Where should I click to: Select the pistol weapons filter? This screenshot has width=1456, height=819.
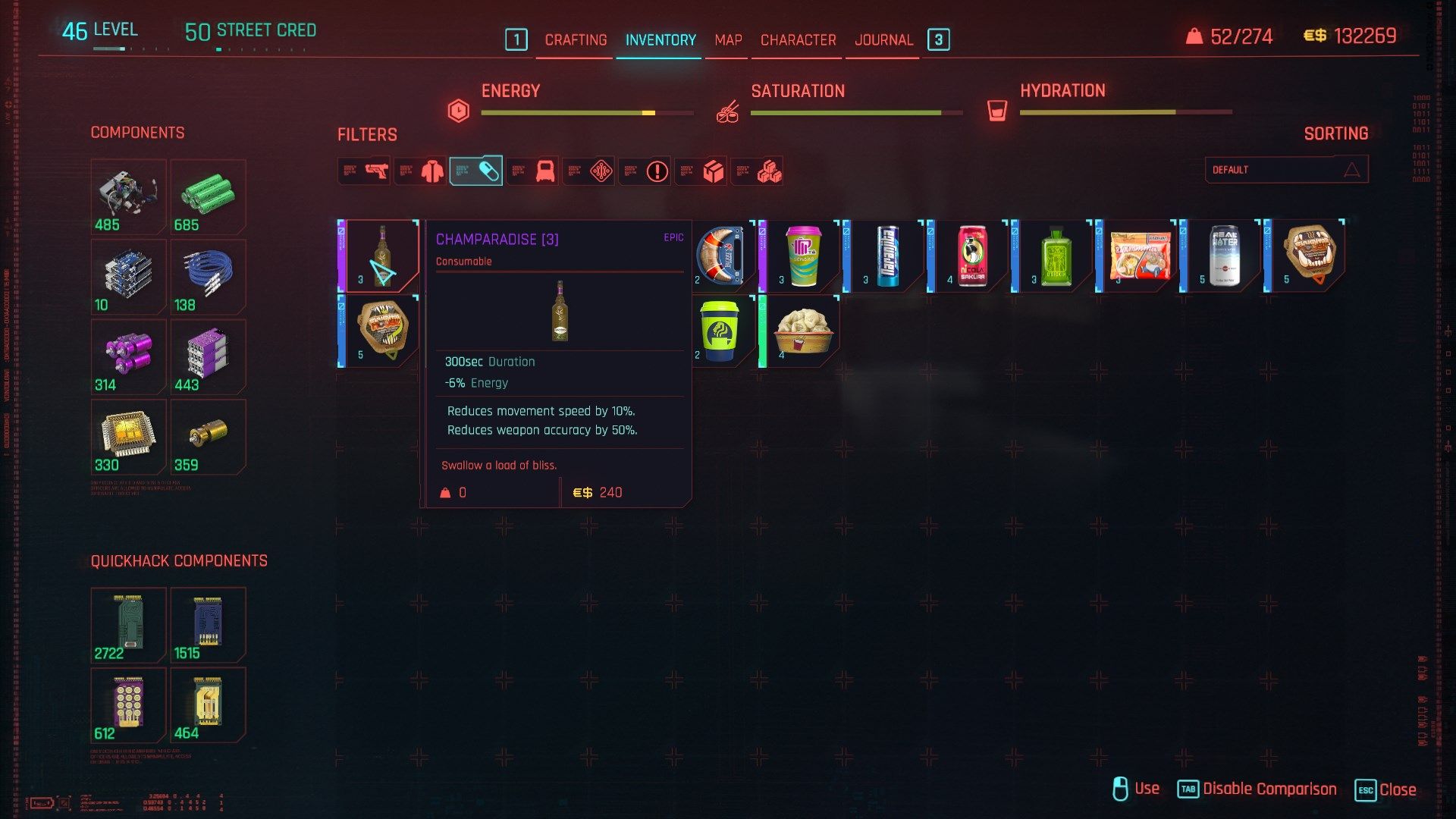(x=364, y=171)
